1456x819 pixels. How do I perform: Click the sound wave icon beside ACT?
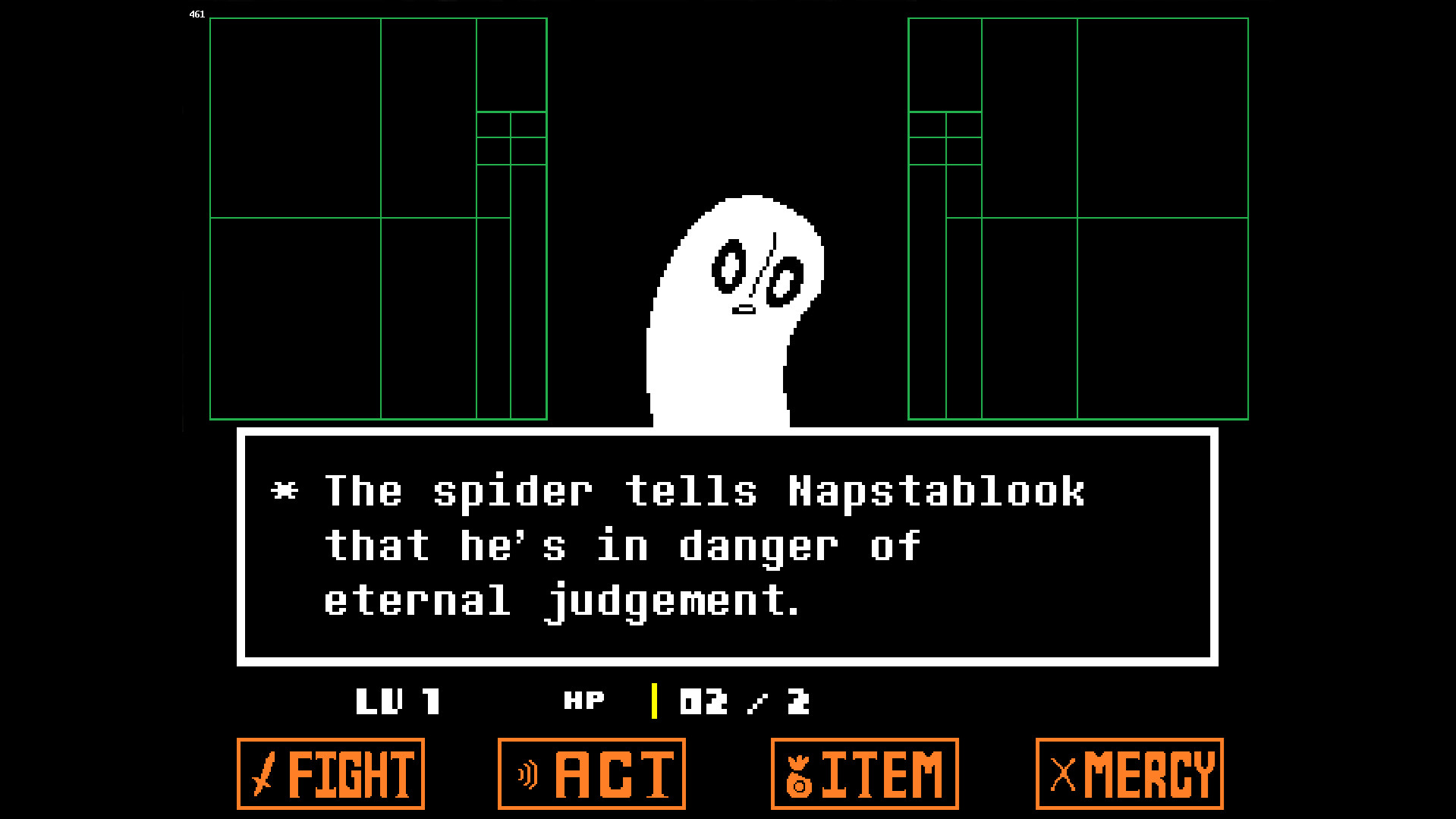527,775
